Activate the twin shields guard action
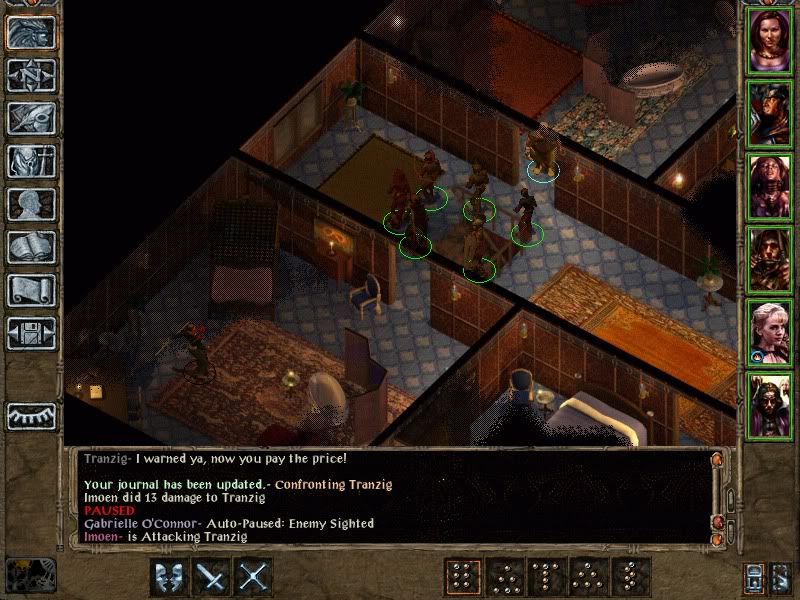This screenshot has width=800, height=600. pyautogui.click(x=169, y=577)
